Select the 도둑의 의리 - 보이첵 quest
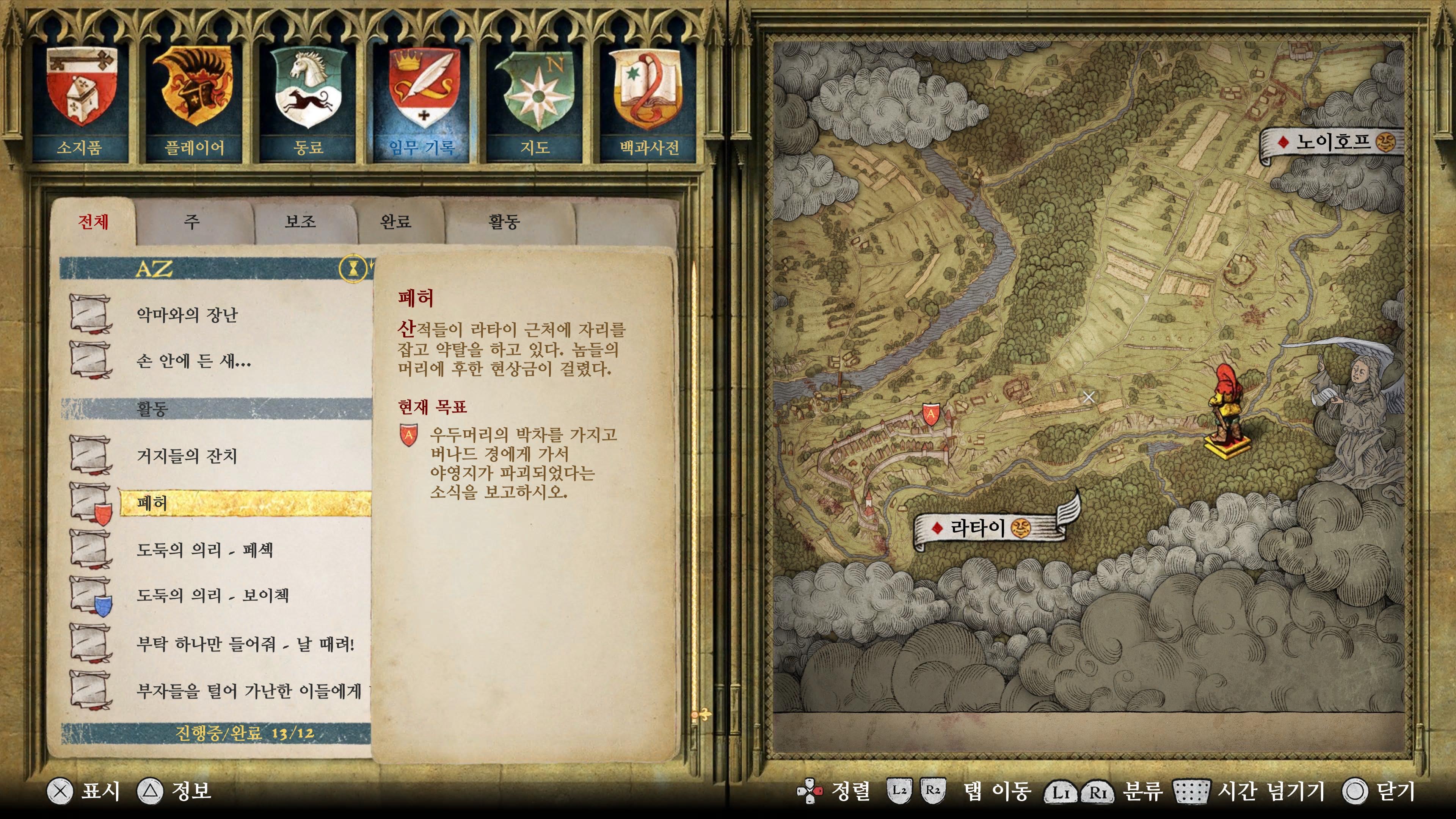Viewport: 1456px width, 819px height. pyautogui.click(x=212, y=595)
